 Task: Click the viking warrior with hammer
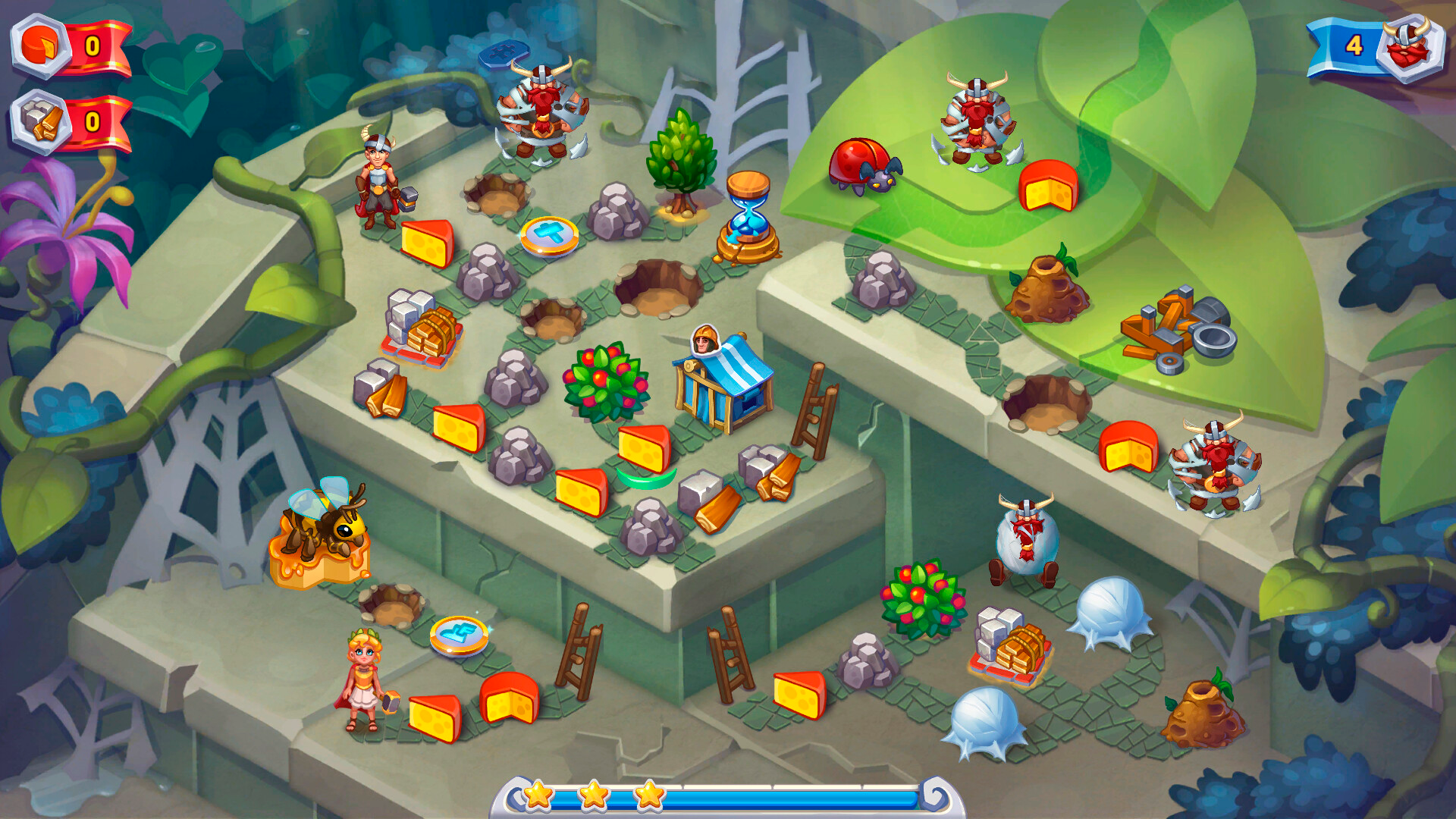click(x=377, y=178)
